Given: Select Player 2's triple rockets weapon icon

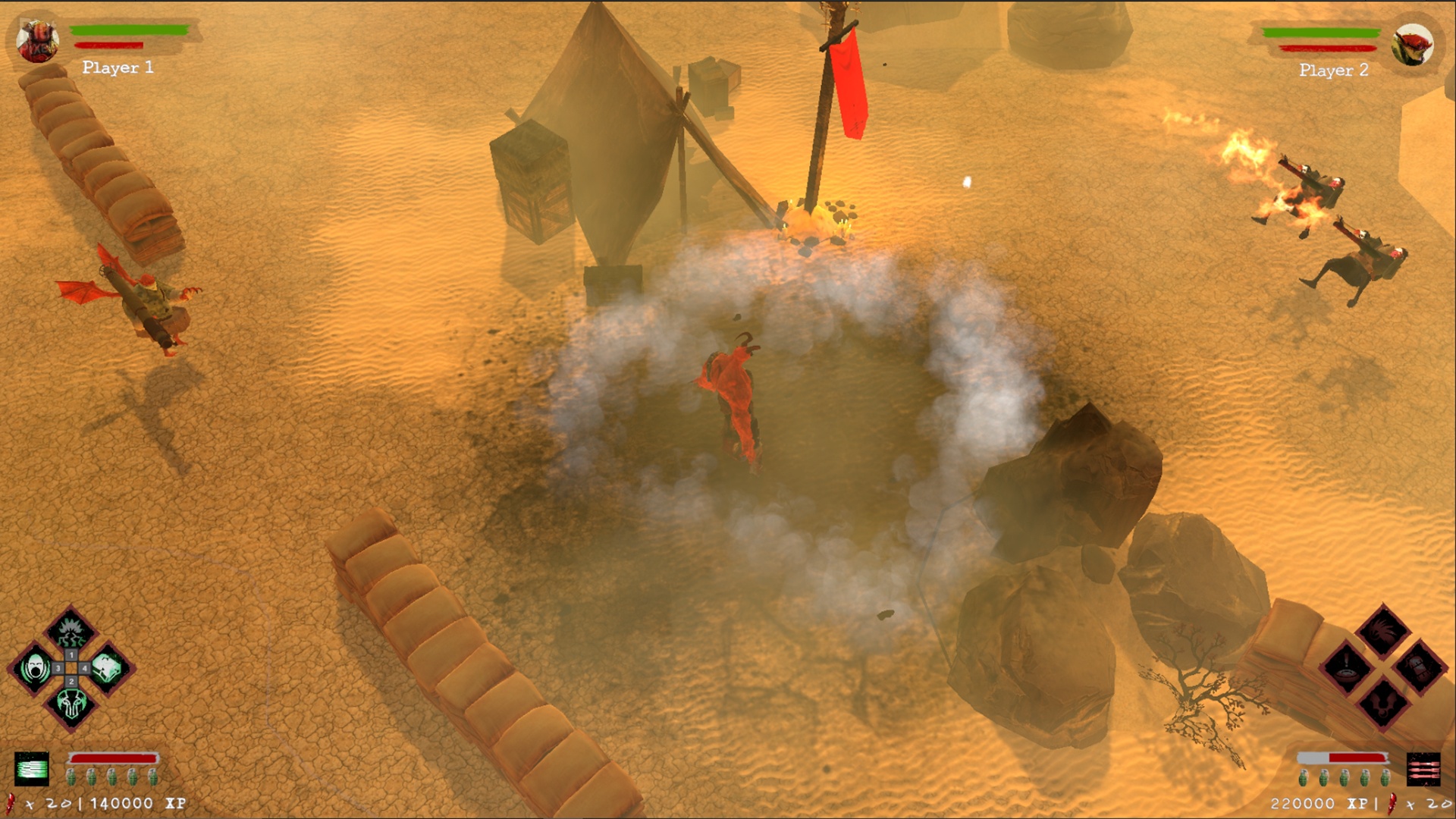Looking at the screenshot, I should 1423,770.
